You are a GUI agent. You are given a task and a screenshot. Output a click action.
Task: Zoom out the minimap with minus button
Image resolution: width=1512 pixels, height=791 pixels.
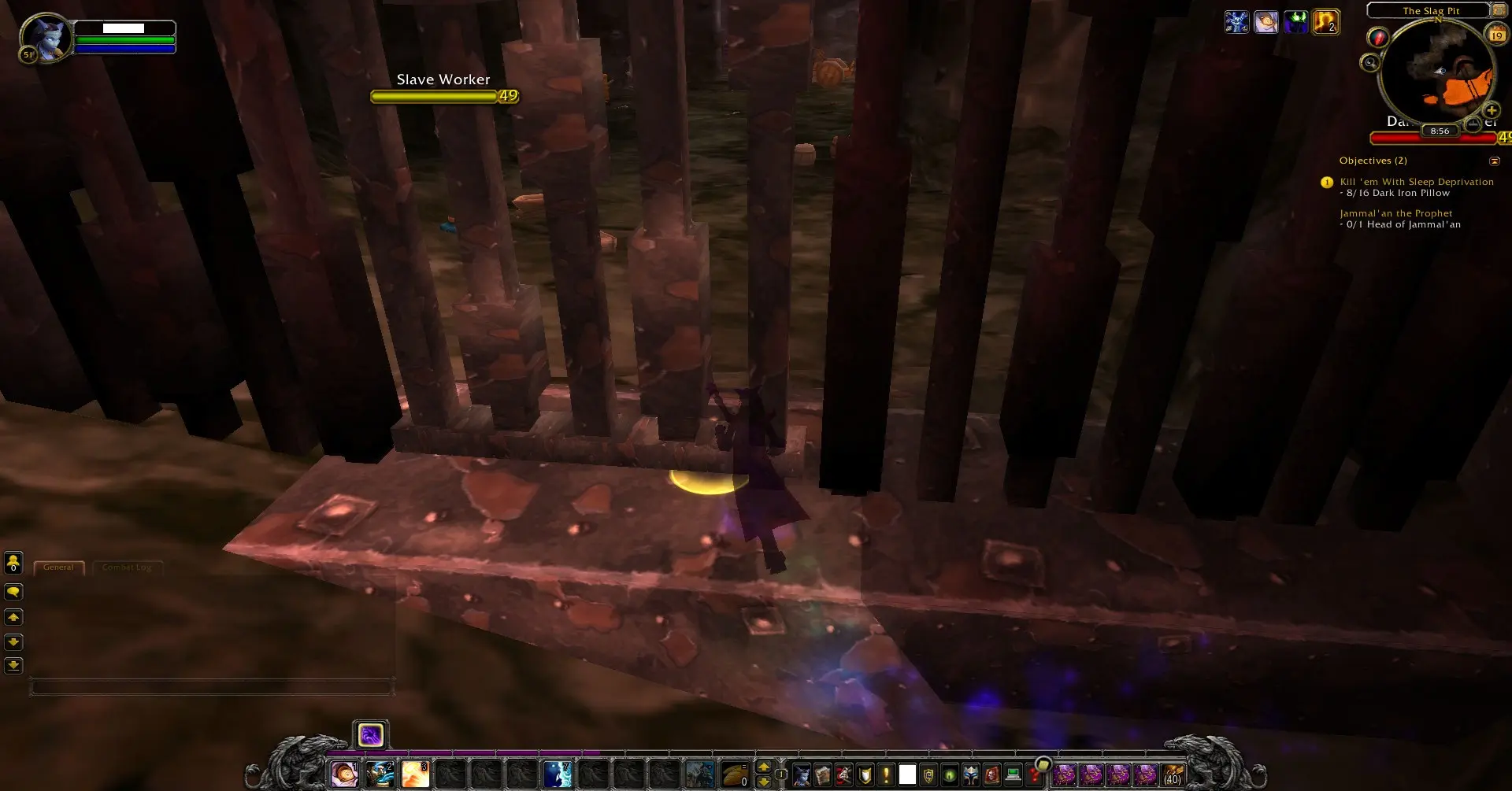pyautogui.click(x=1473, y=124)
